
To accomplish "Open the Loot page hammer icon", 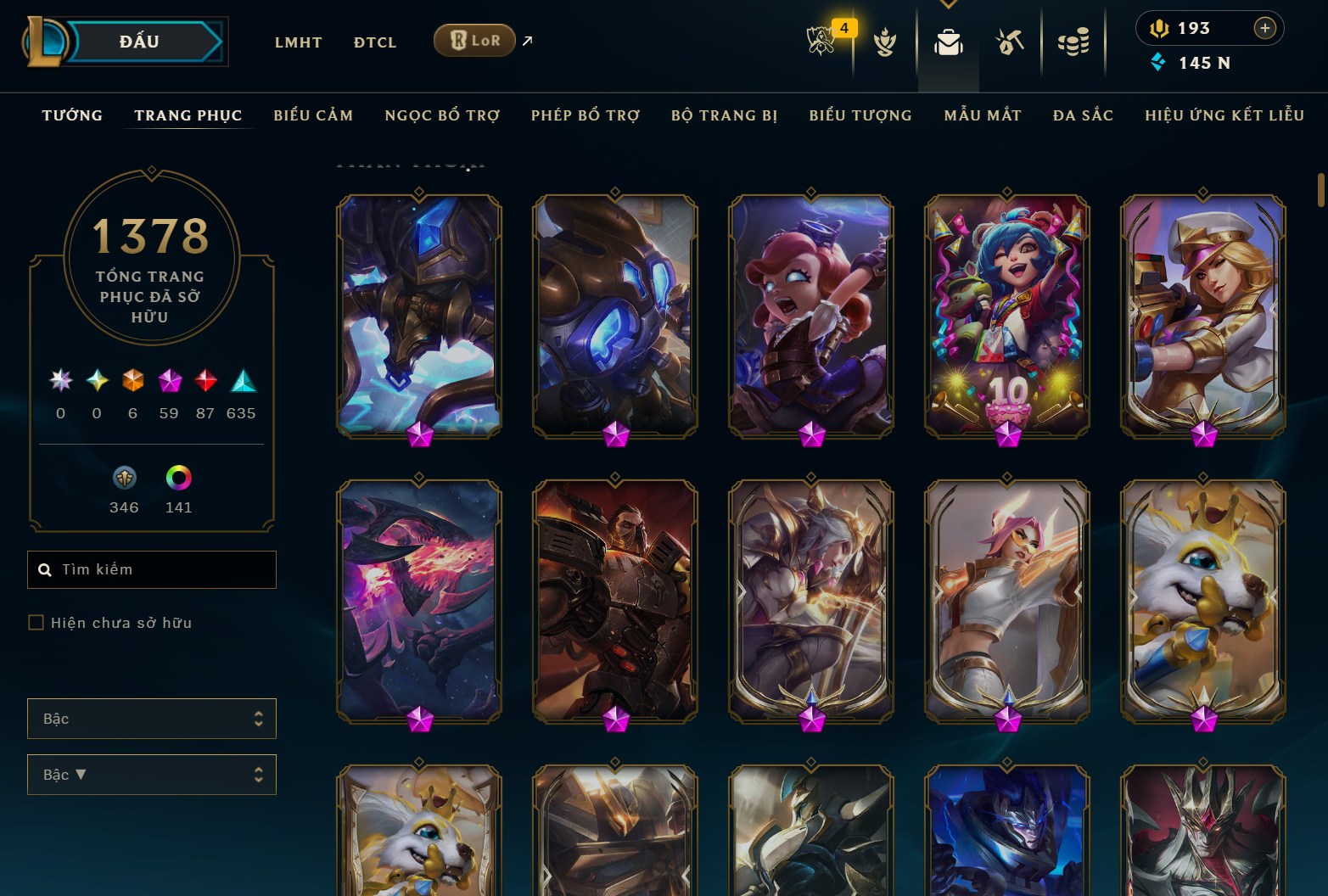I will click(1009, 40).
